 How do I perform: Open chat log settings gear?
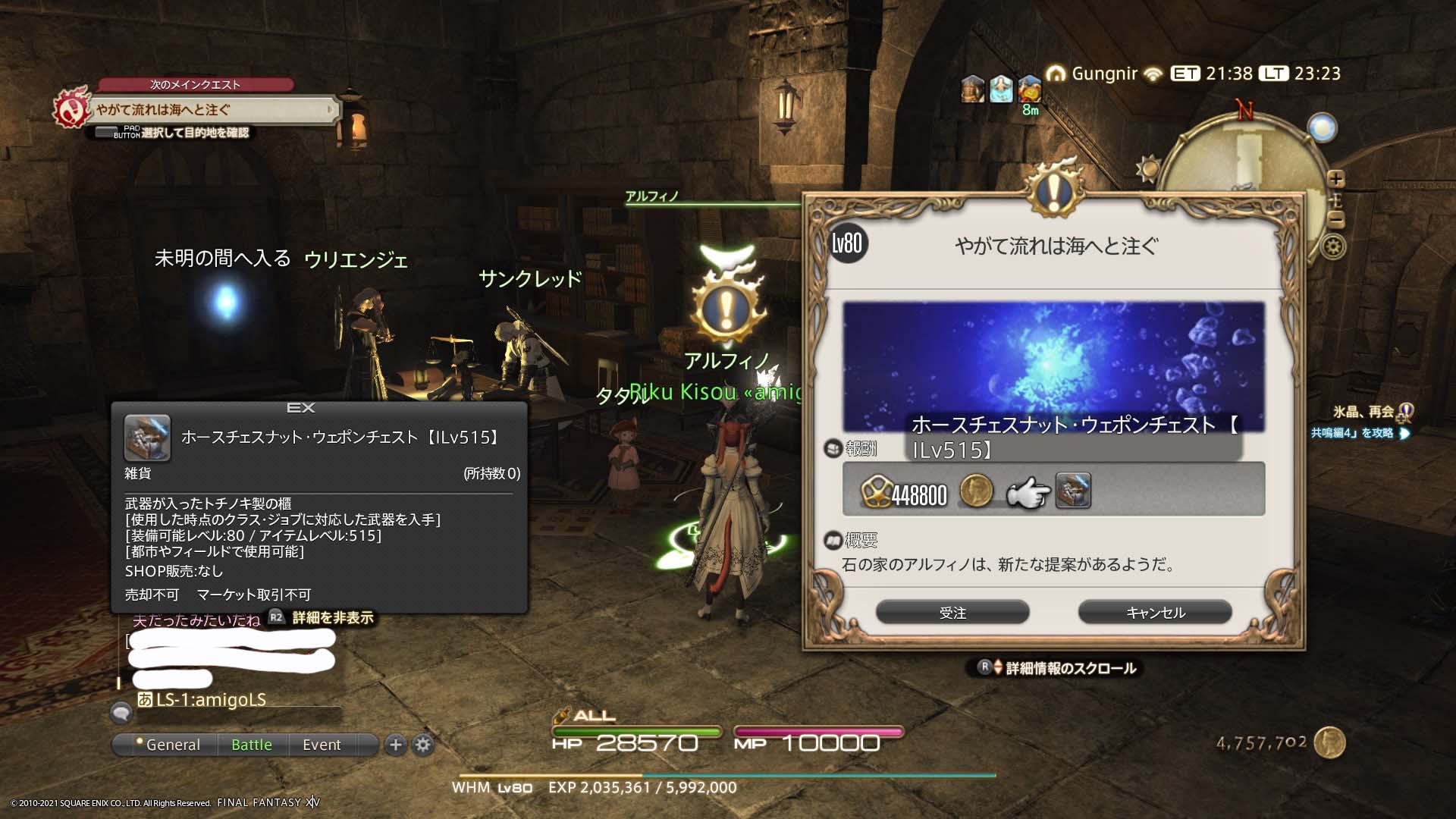pyautogui.click(x=423, y=745)
